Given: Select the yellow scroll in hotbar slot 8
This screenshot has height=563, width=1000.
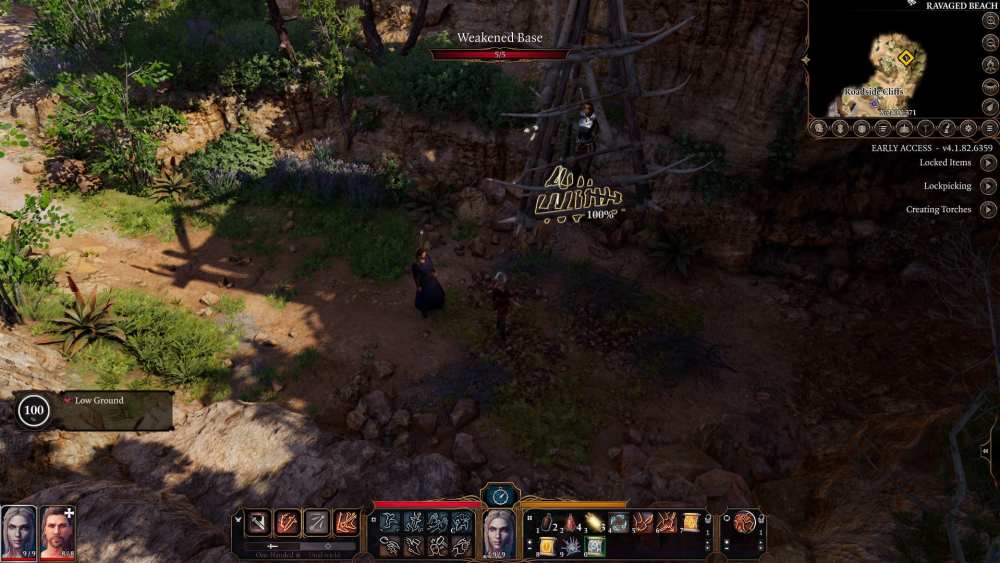Looking at the screenshot, I should click(x=548, y=546).
